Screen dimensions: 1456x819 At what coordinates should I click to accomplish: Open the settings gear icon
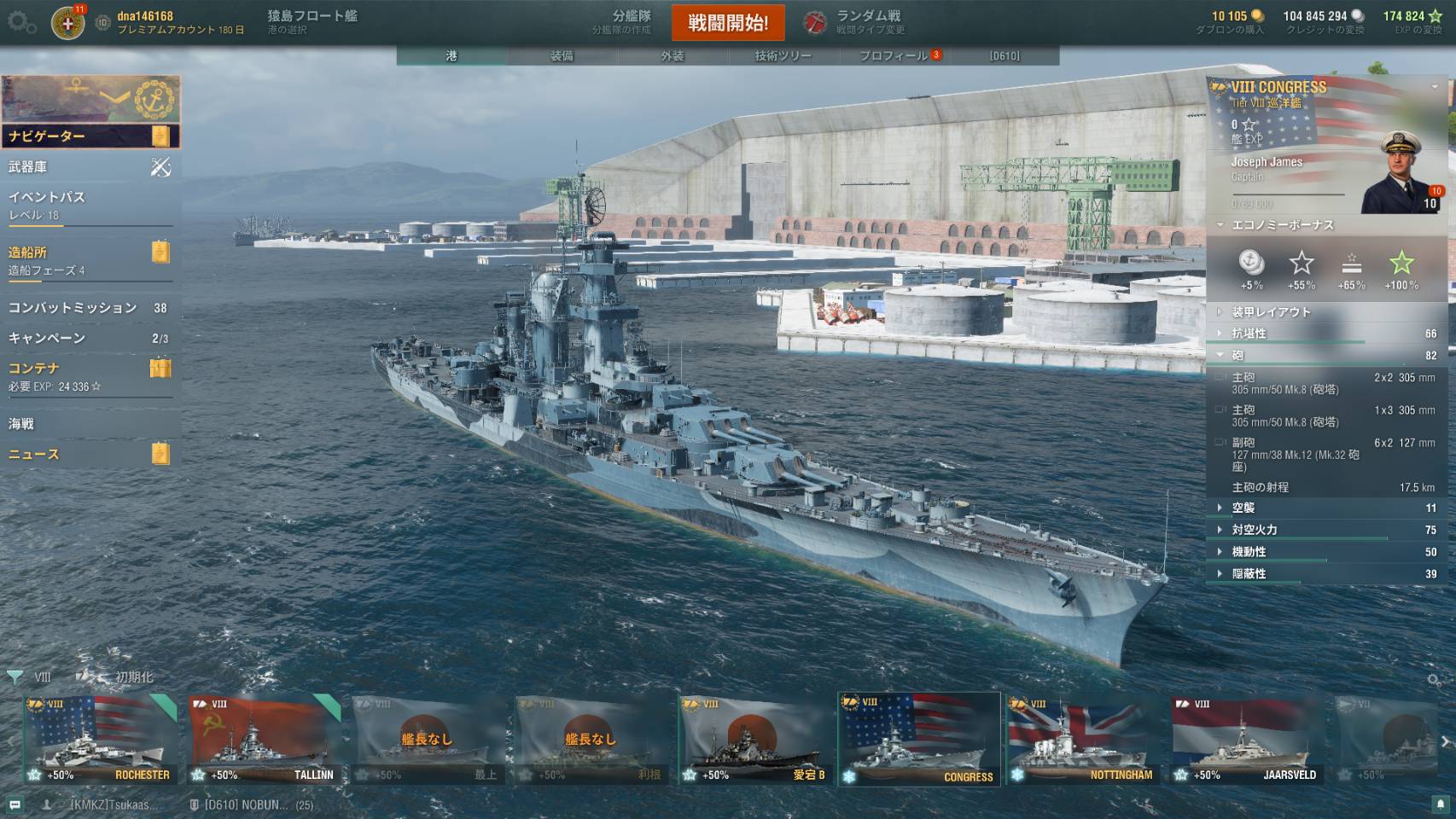coord(21,23)
